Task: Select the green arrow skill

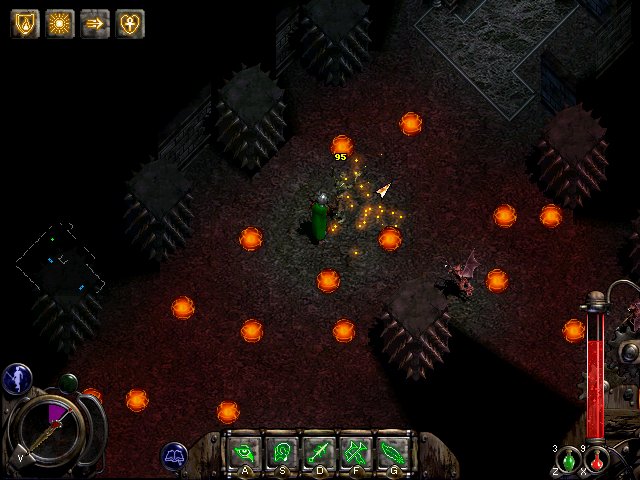Action: [317, 452]
